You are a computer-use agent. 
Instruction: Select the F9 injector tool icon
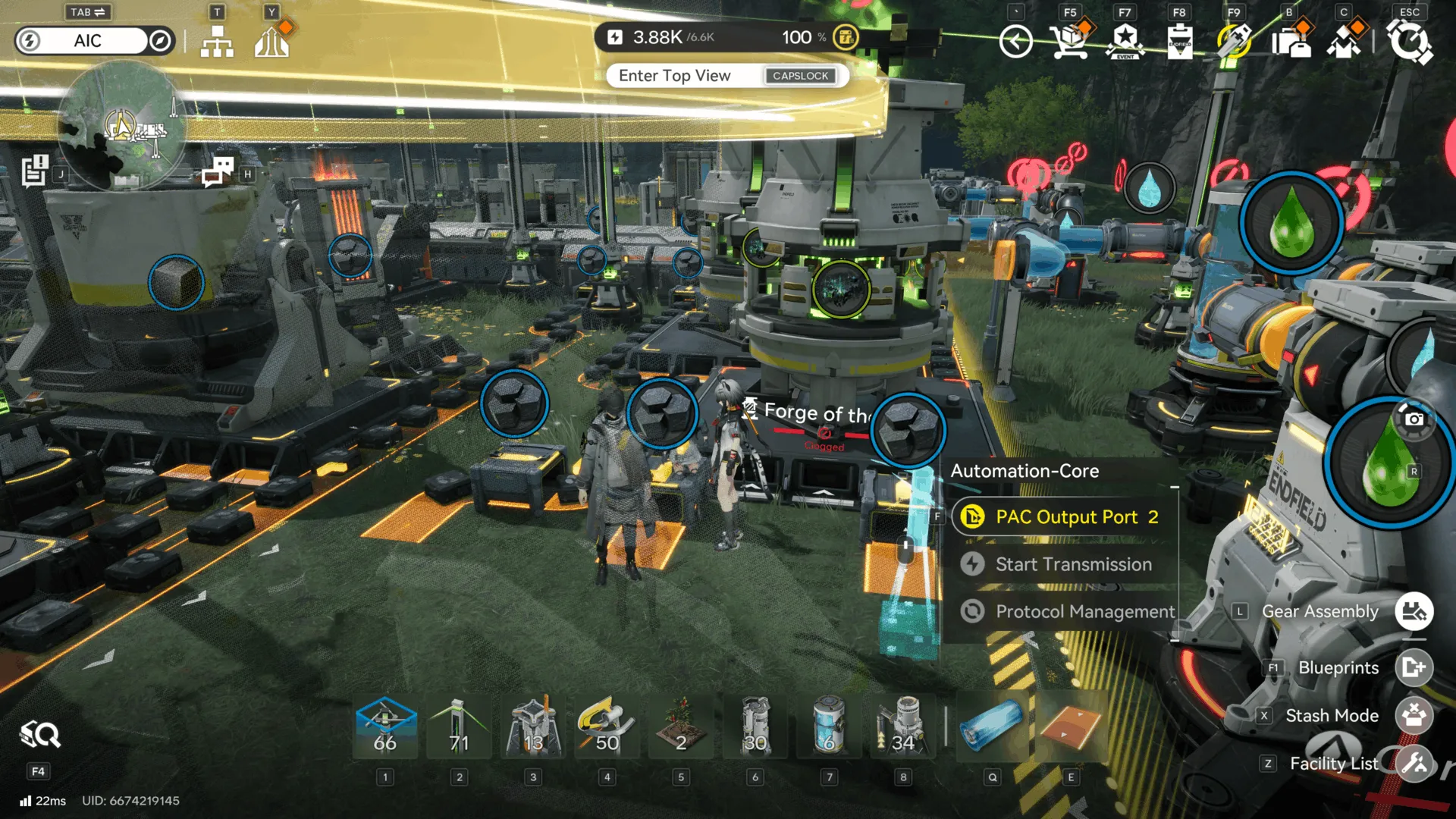(1235, 42)
